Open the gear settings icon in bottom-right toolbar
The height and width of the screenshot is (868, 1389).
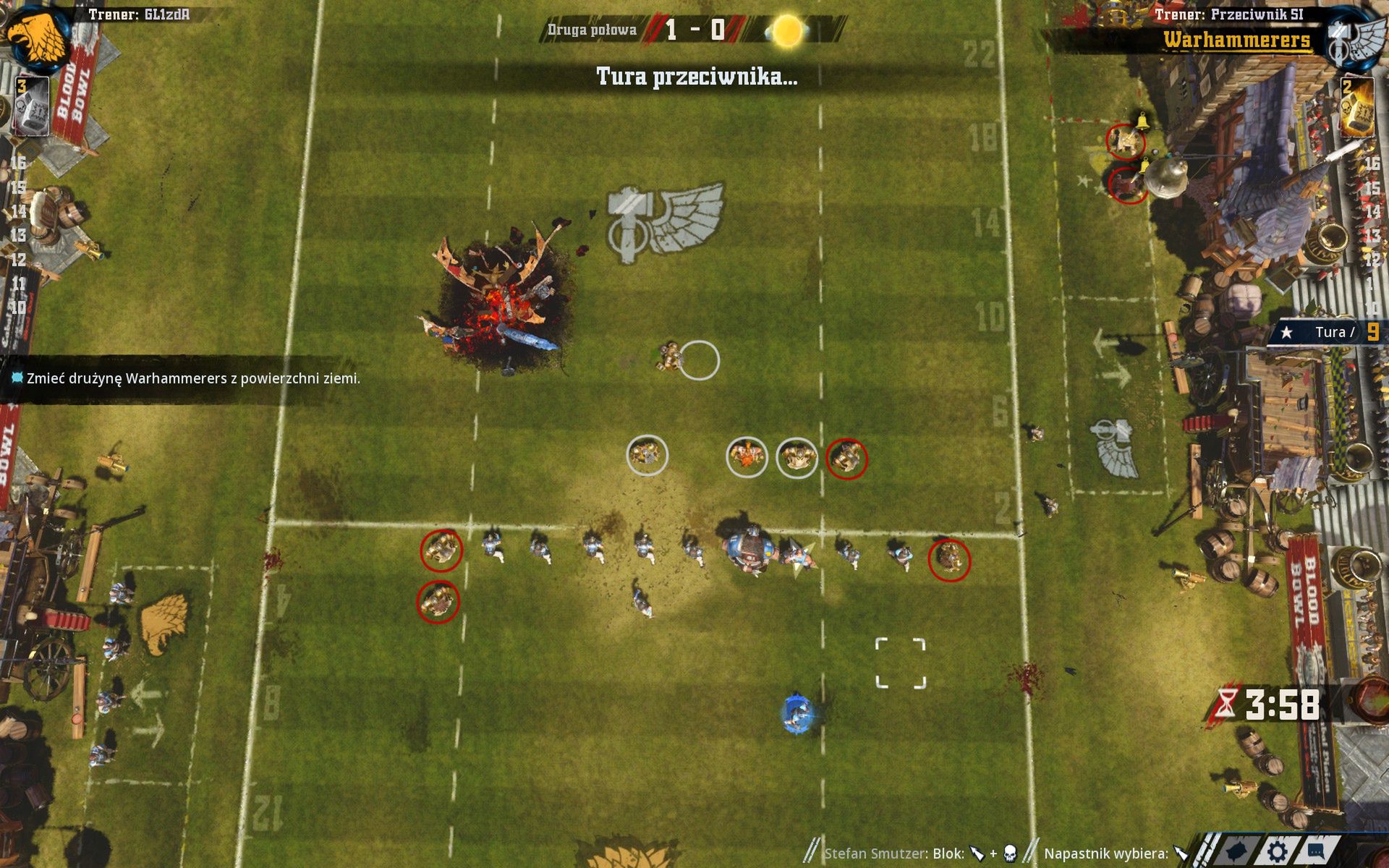(x=1277, y=852)
